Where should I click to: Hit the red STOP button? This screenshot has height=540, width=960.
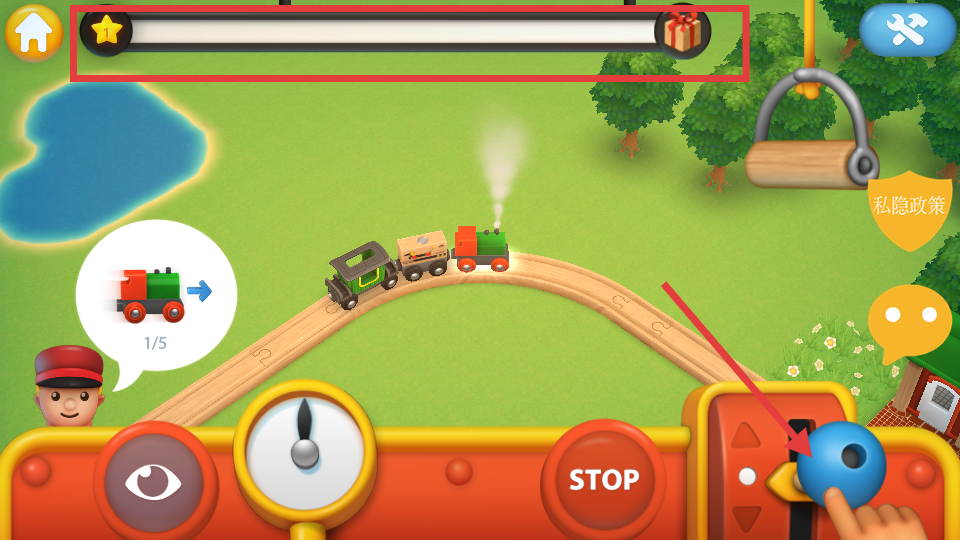[603, 480]
